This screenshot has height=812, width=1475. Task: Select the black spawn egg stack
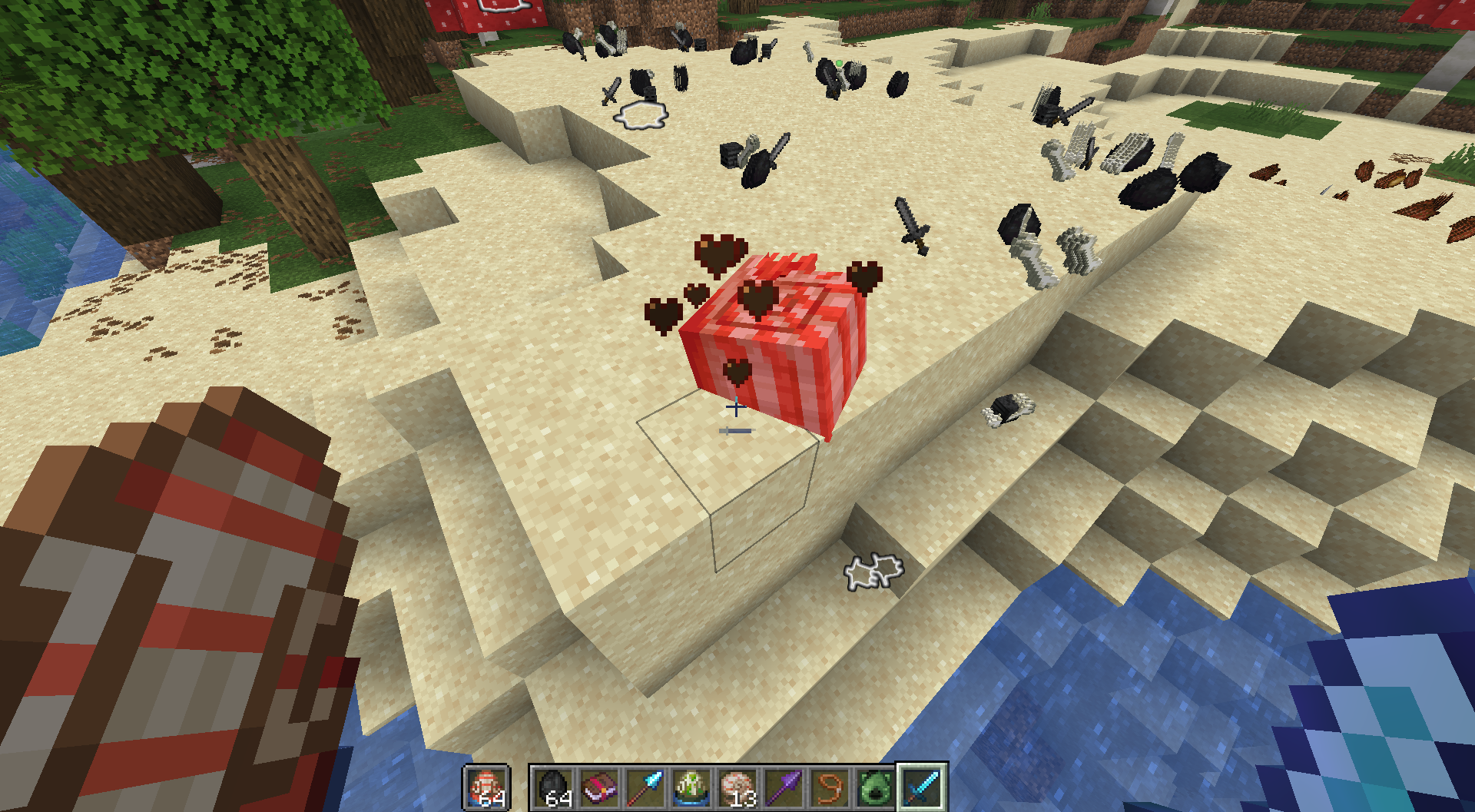(554, 787)
